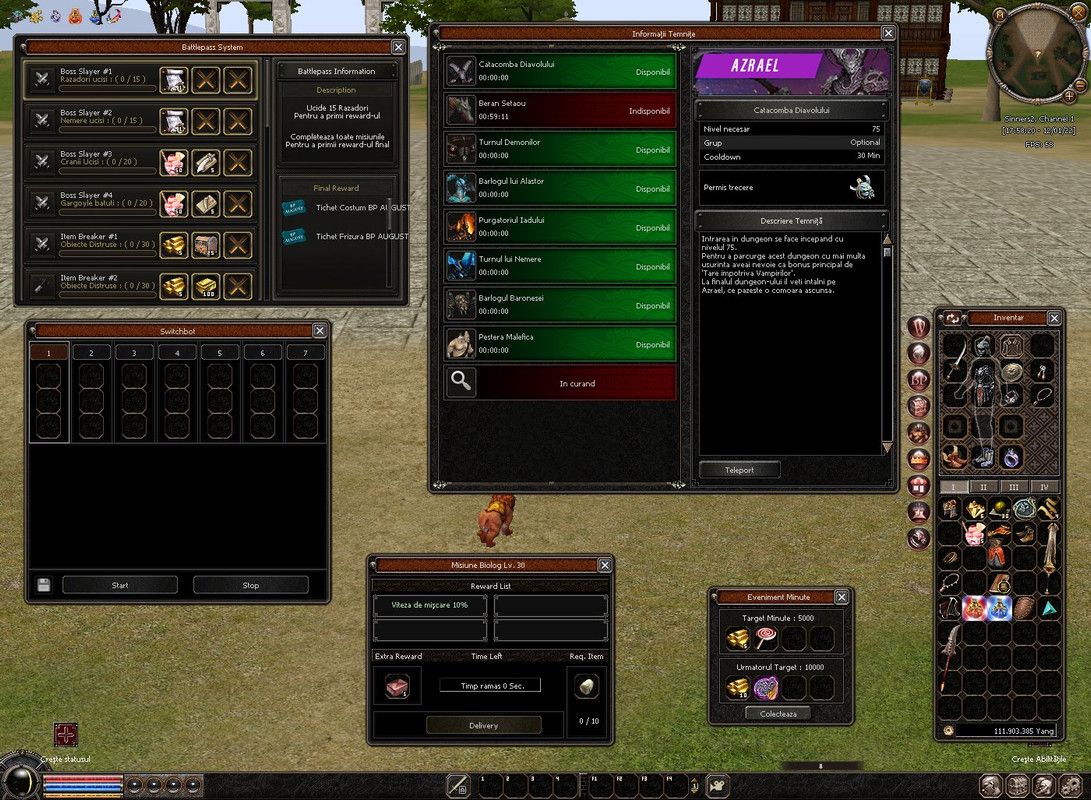Switch to Switchbot tab 3

(134, 353)
